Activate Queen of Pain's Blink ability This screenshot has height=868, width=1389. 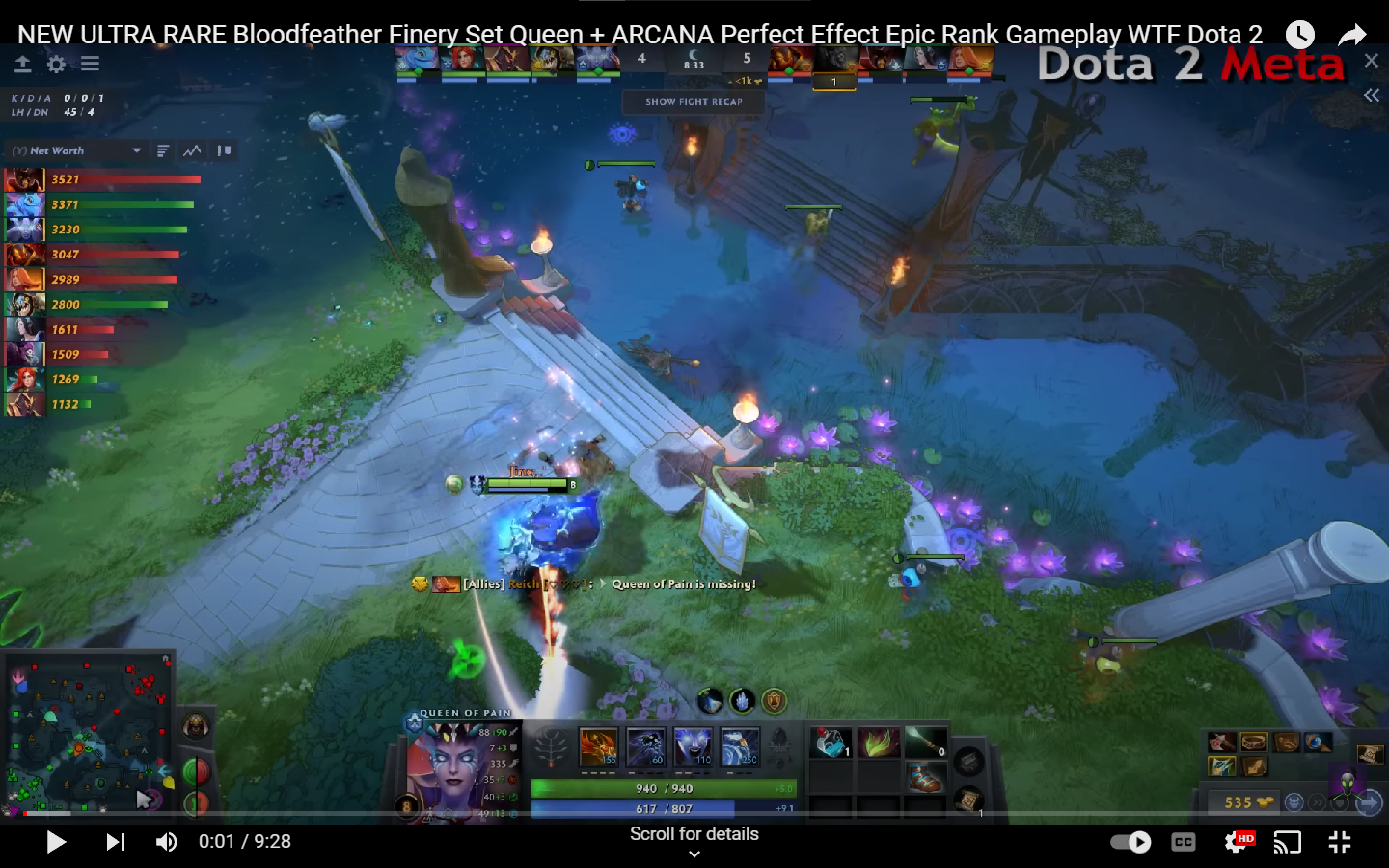(644, 747)
